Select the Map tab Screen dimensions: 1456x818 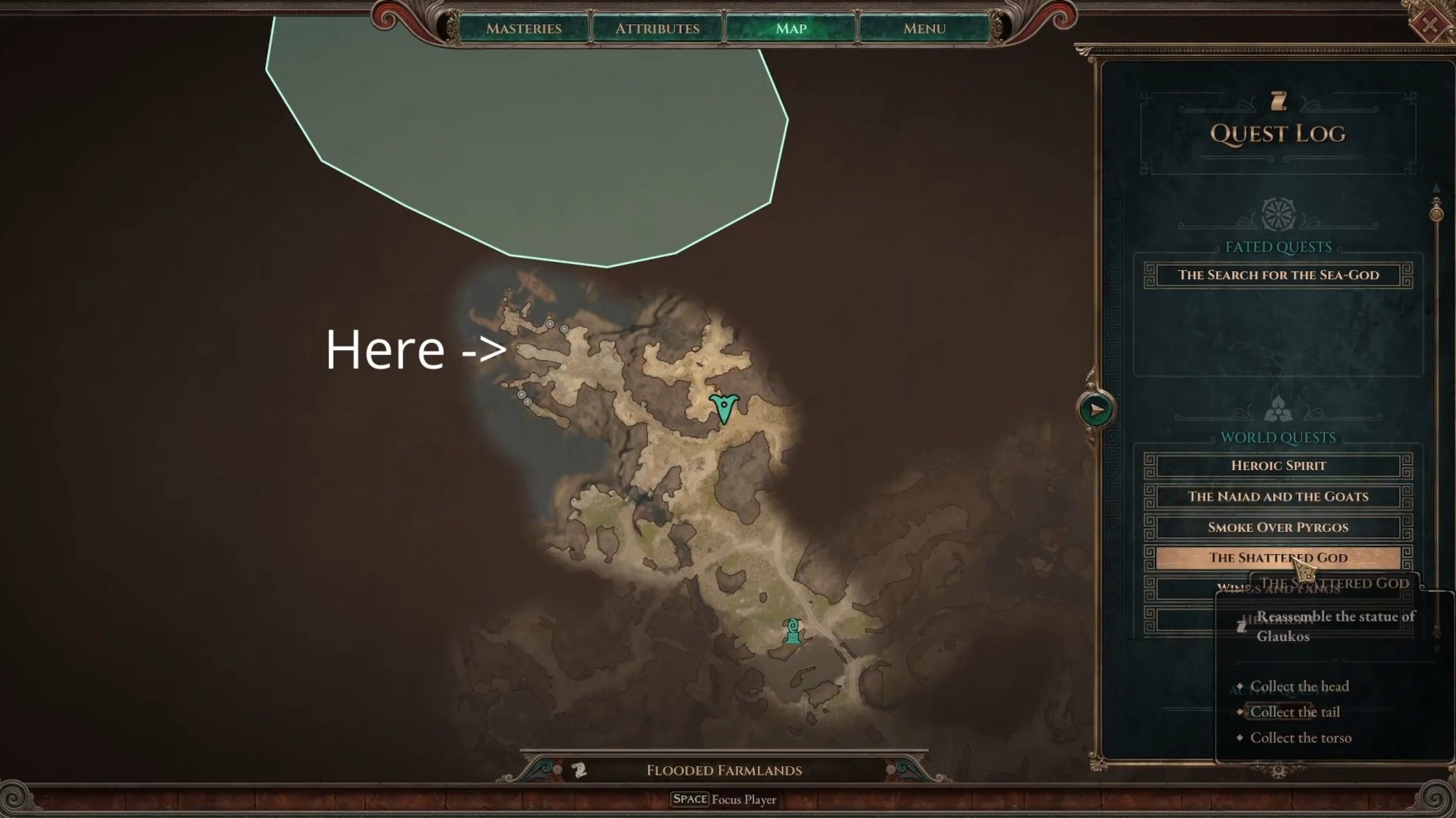click(x=791, y=28)
